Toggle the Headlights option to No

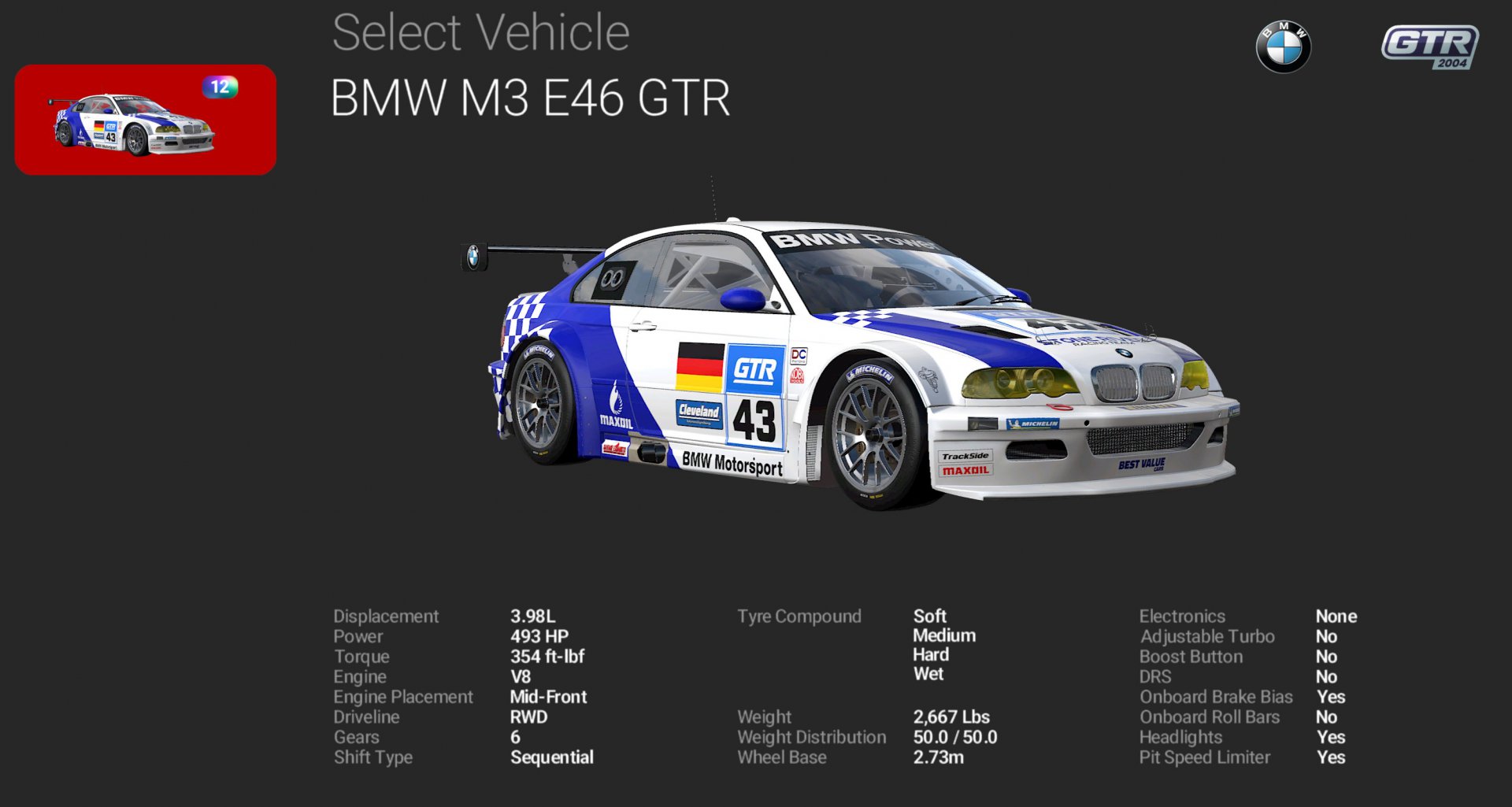tap(1332, 738)
